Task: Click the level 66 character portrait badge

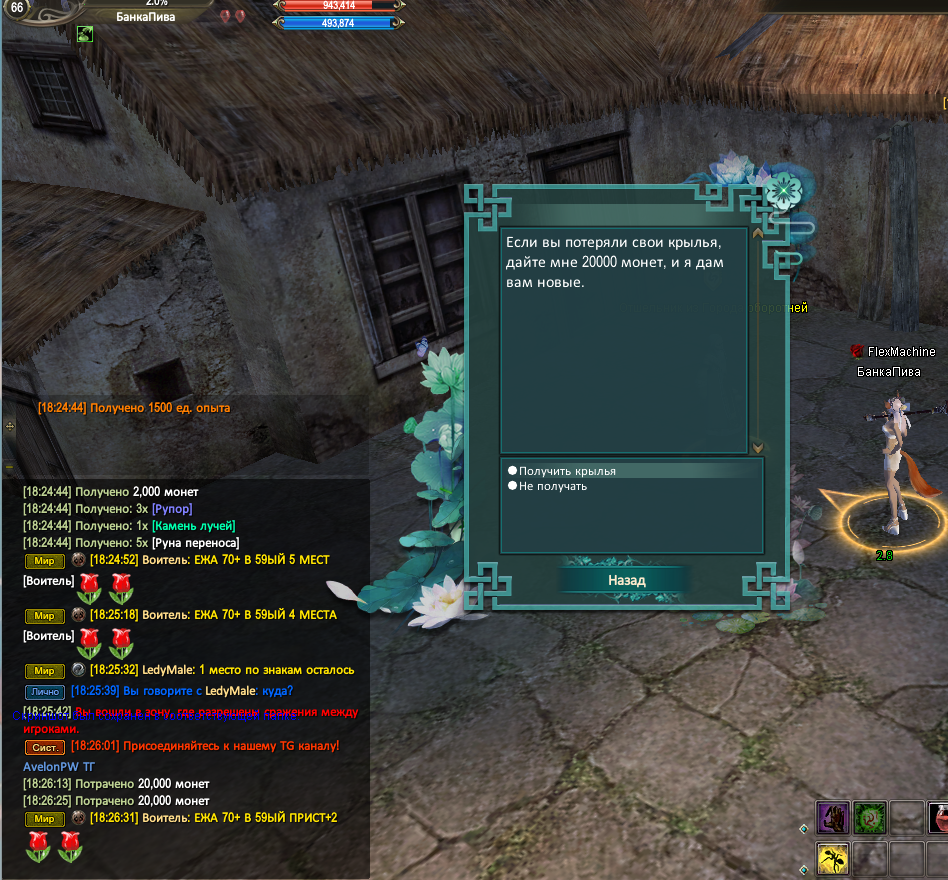Action: click(x=17, y=8)
